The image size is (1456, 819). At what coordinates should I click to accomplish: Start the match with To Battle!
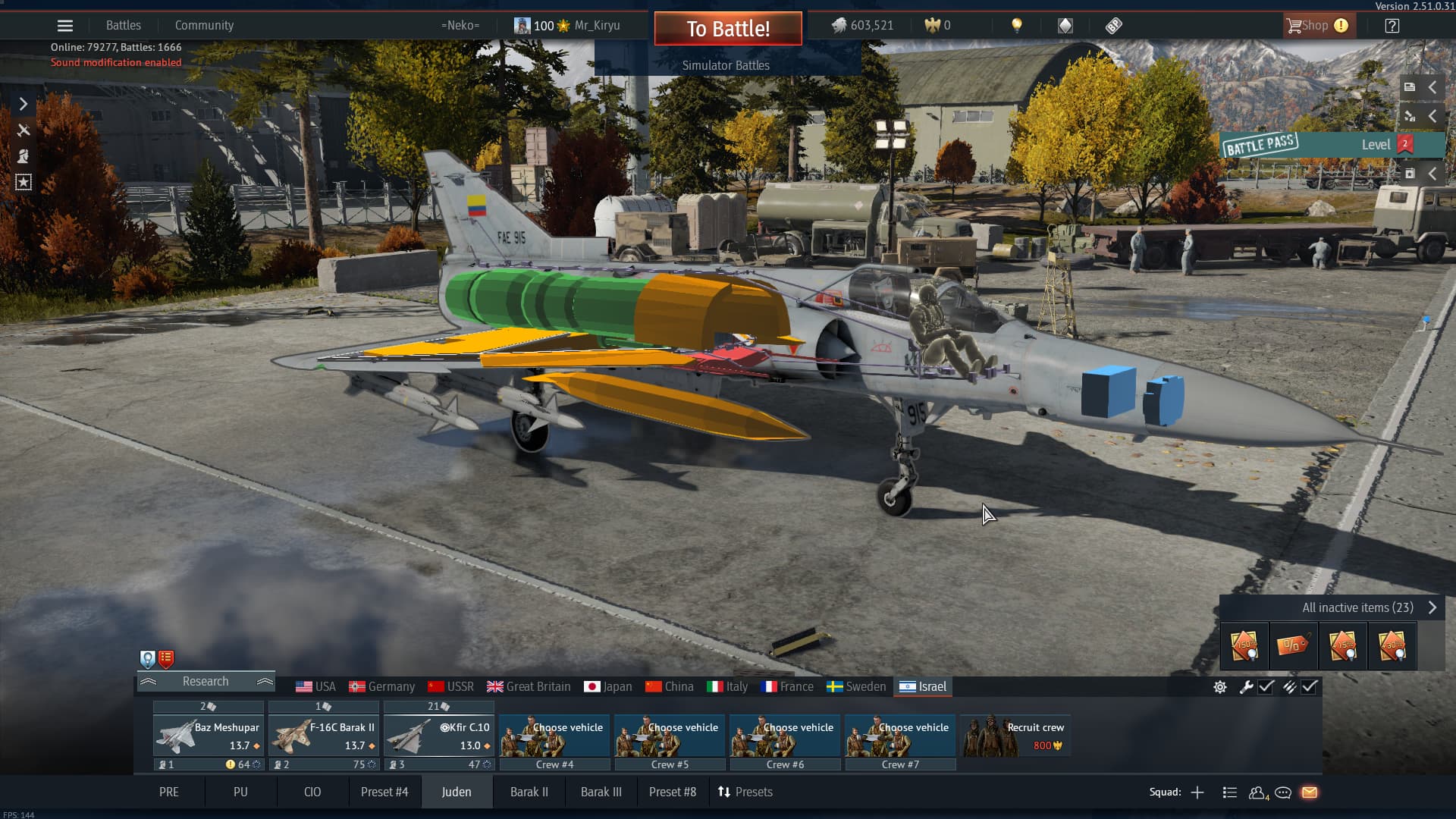coord(727,29)
